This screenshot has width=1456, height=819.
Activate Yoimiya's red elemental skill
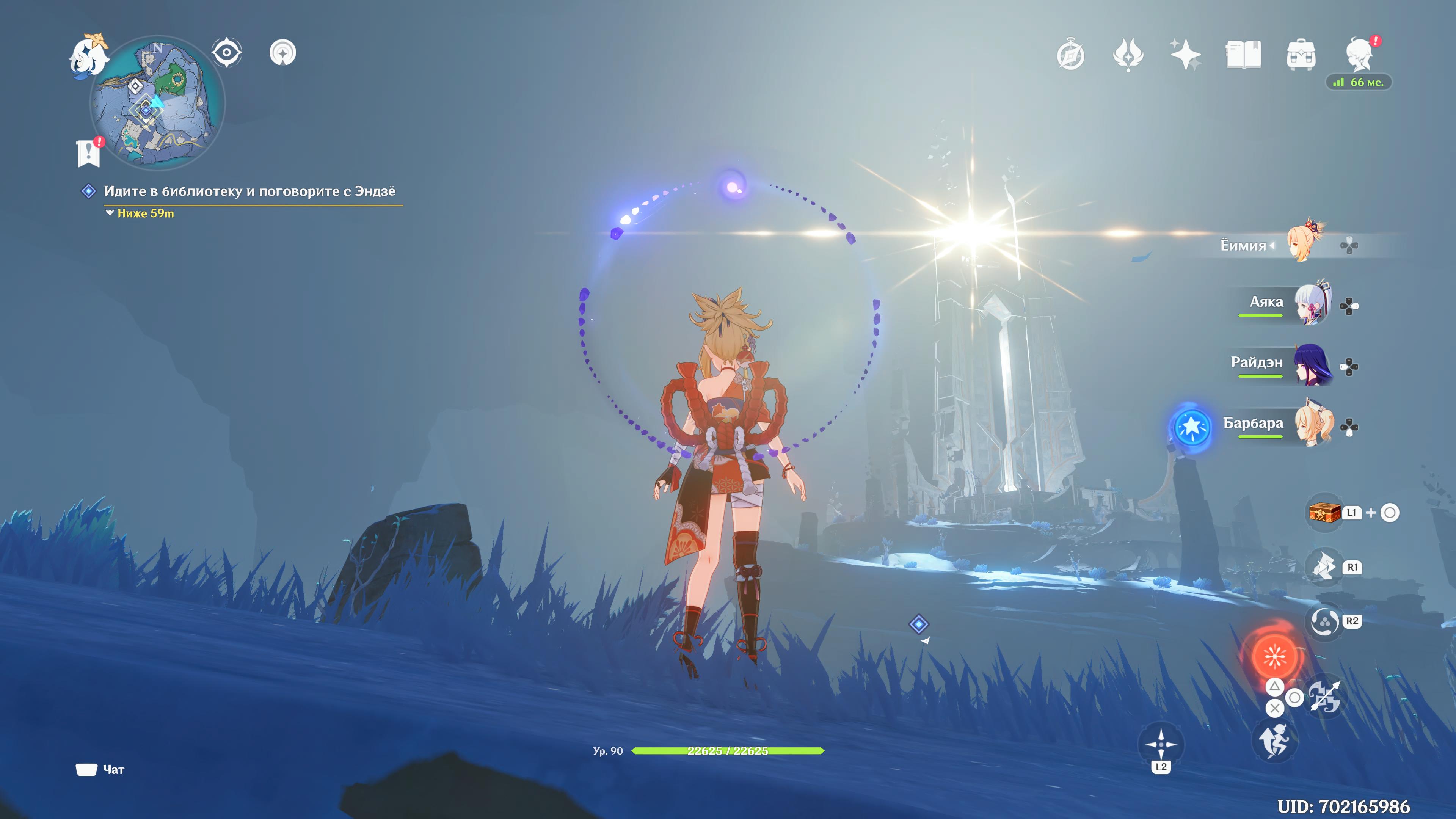[x=1274, y=656]
